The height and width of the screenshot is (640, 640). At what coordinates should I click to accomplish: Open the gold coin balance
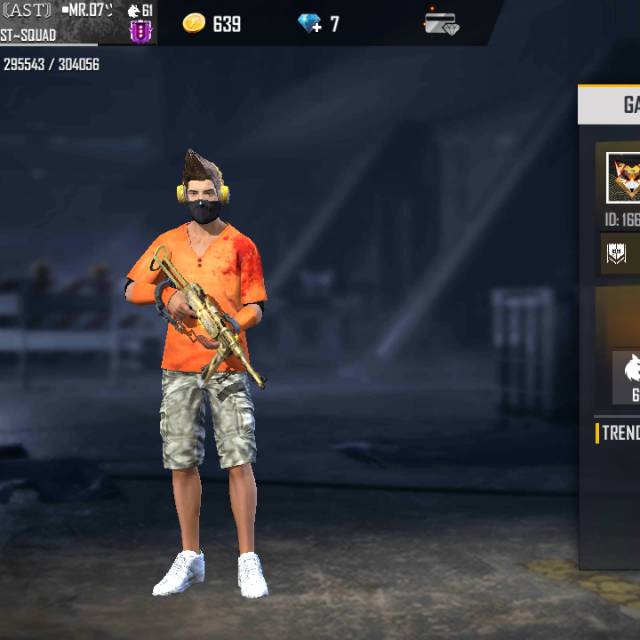pos(212,23)
